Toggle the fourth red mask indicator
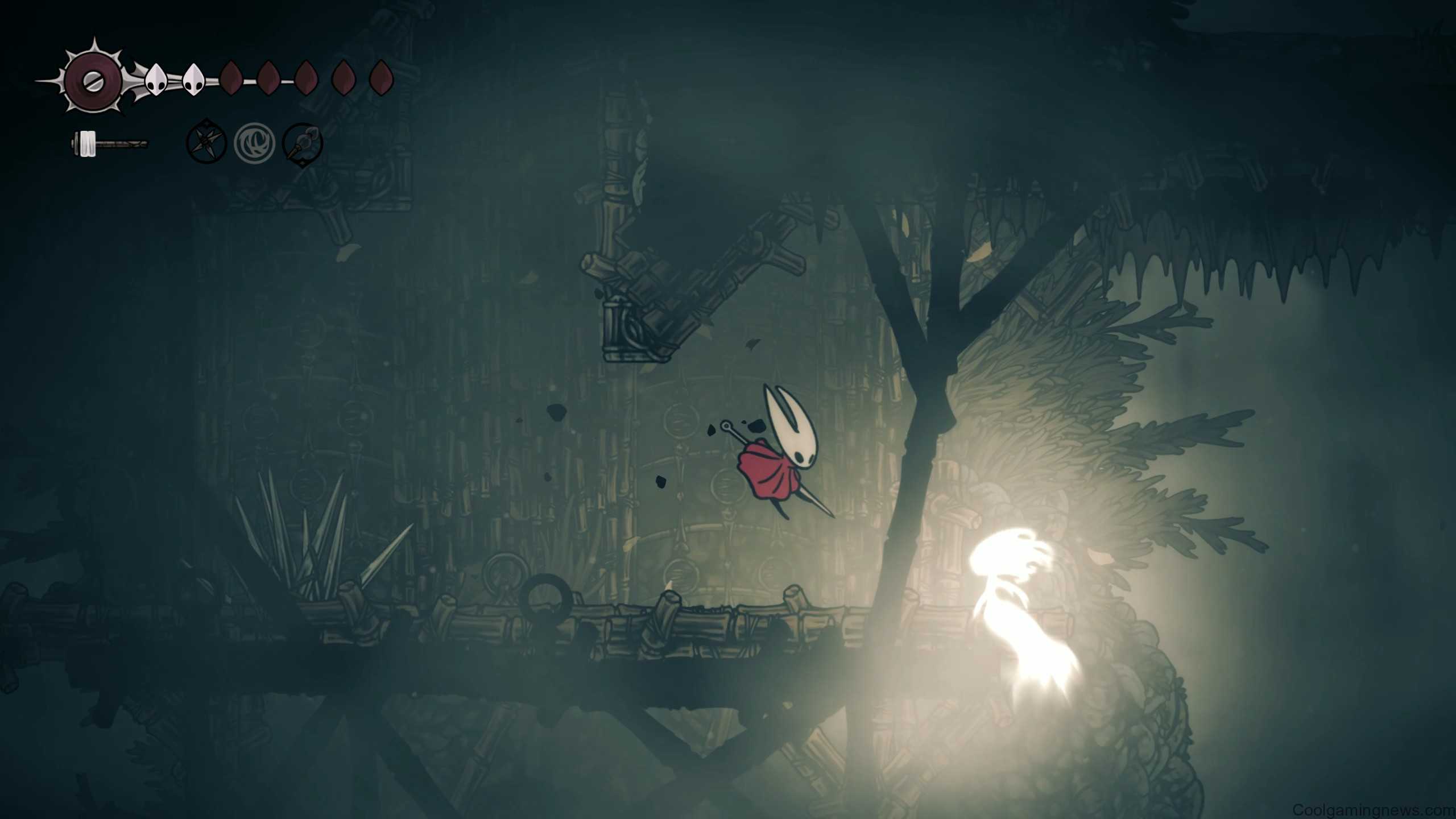Viewport: 1456px width, 819px height. [x=343, y=78]
